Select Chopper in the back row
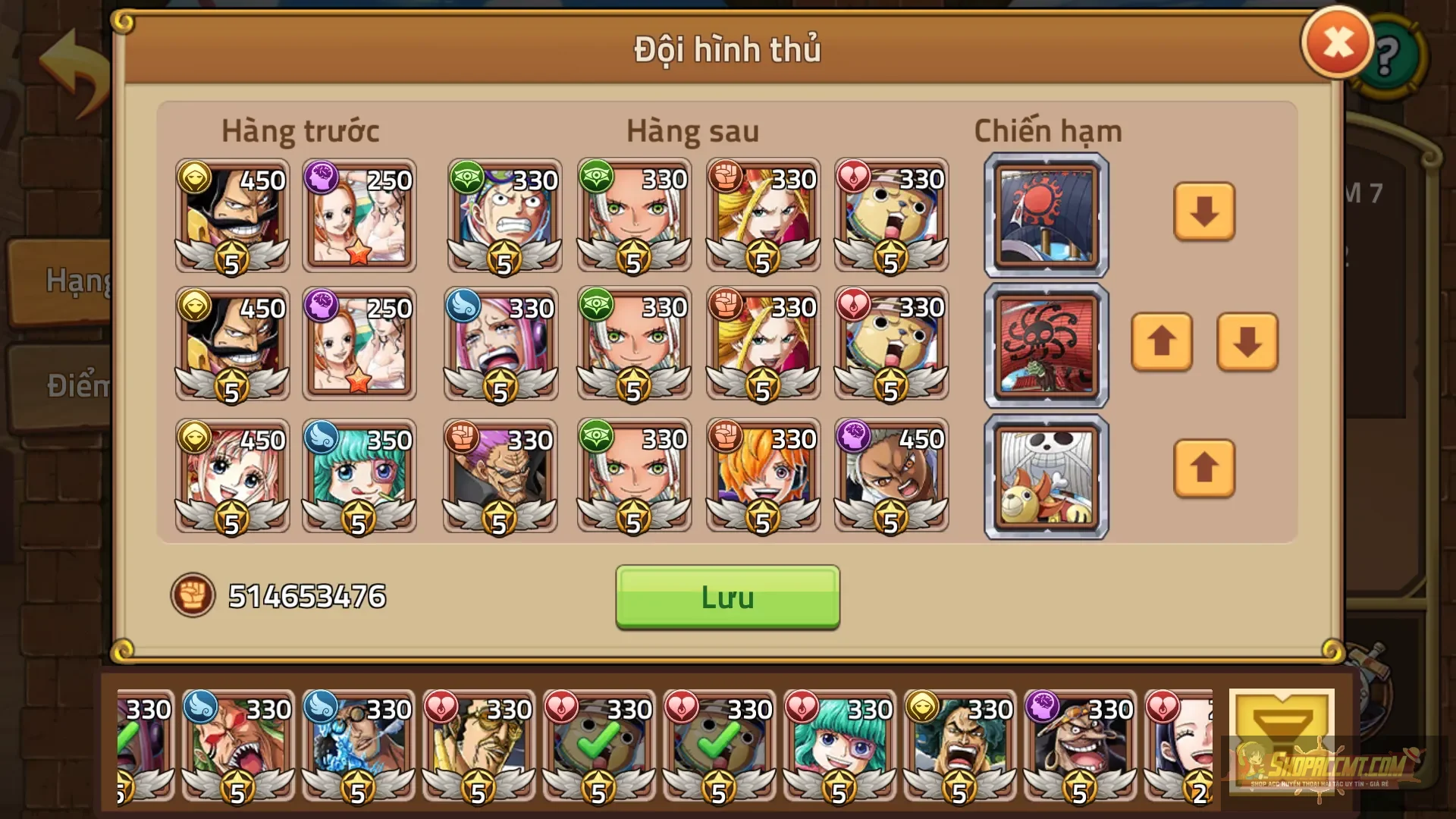 click(x=891, y=216)
